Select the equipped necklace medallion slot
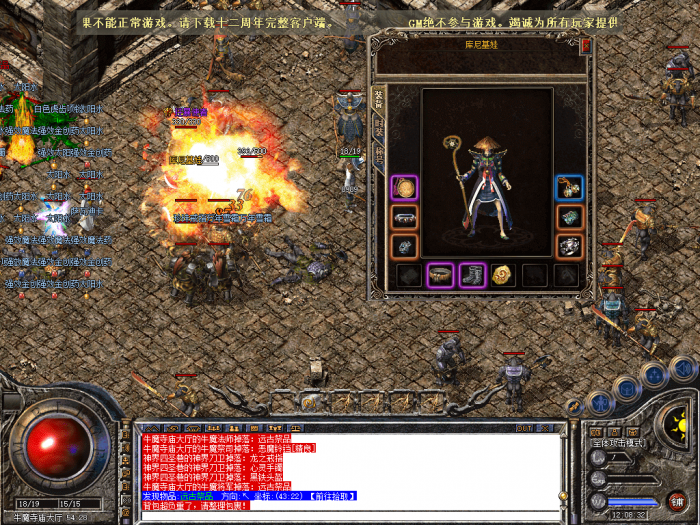The width and height of the screenshot is (700, 525). click(x=404, y=188)
